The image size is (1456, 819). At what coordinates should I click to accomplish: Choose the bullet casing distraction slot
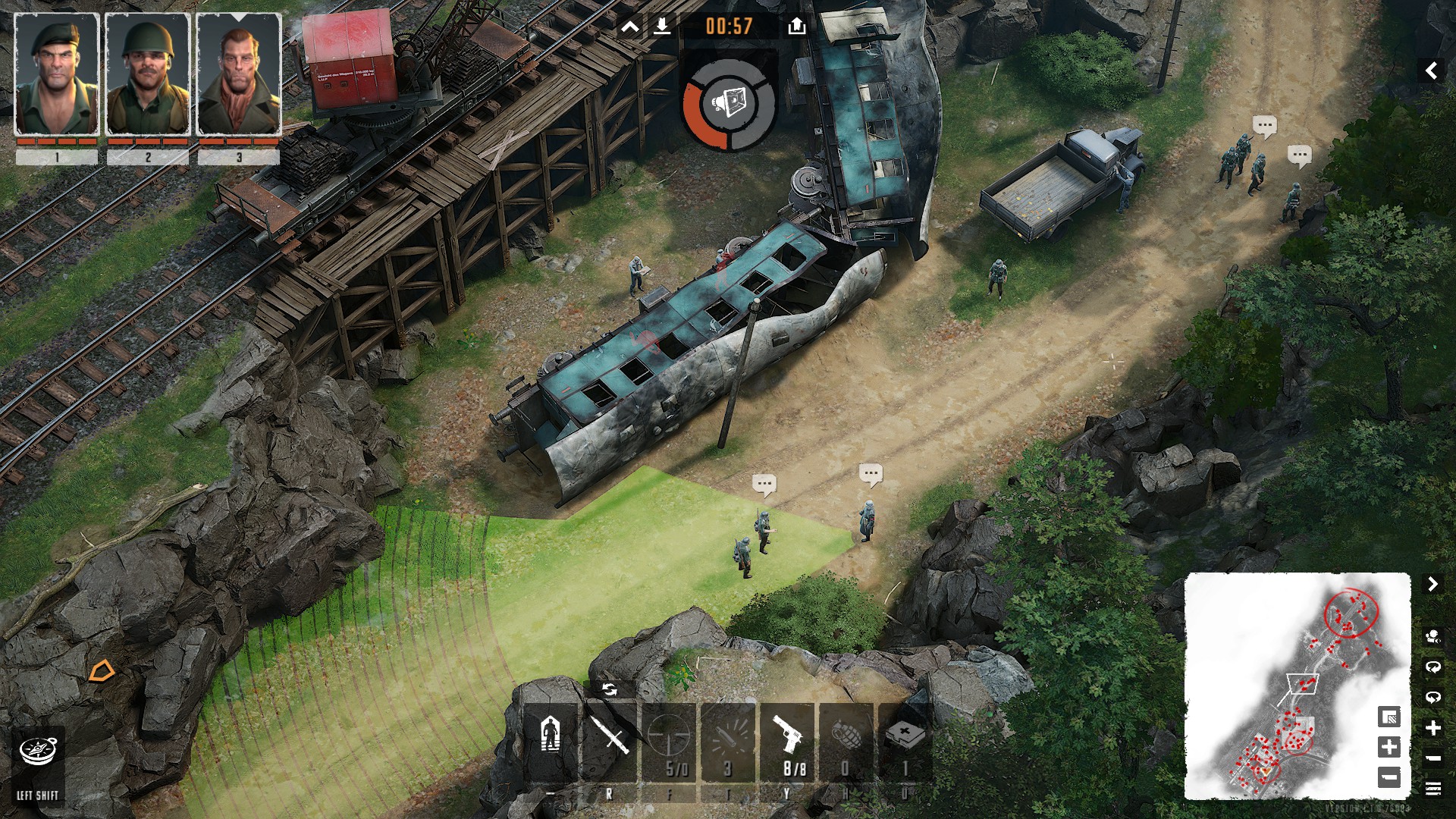point(728,739)
